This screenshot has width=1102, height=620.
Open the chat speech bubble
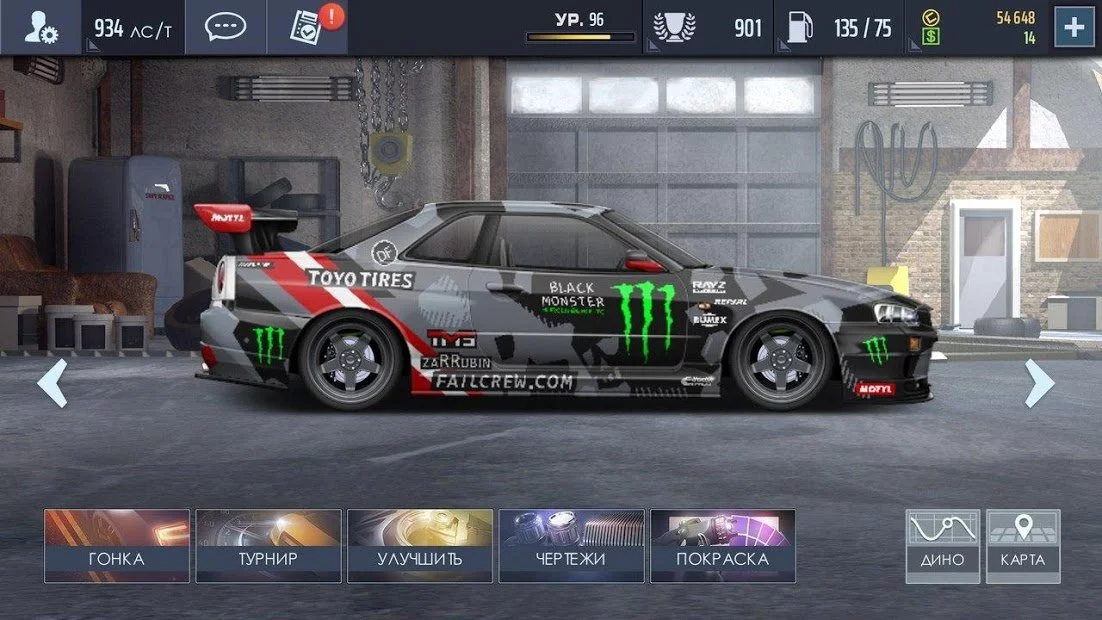click(225, 28)
